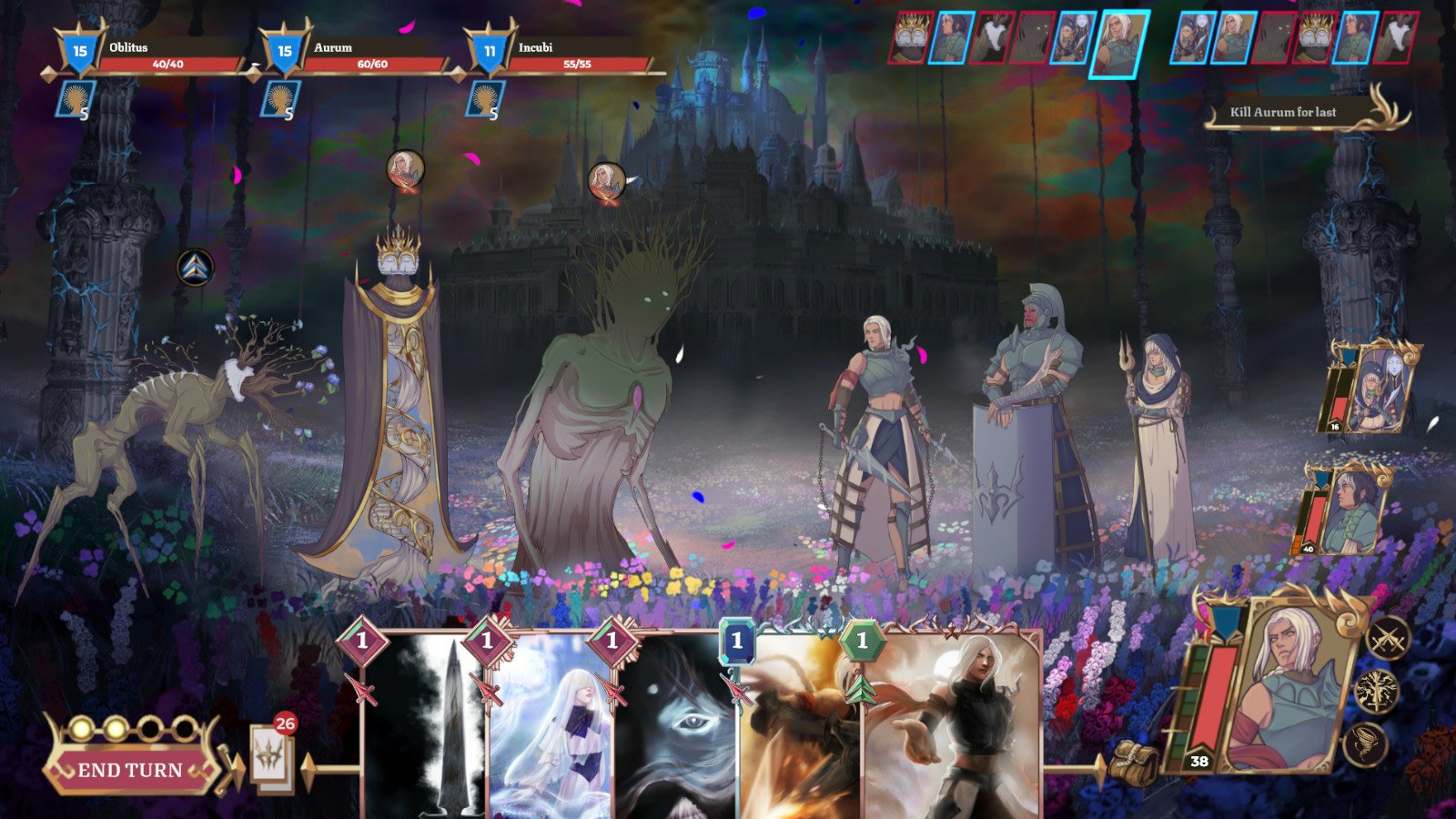The width and height of the screenshot is (1456, 819).
Task: Click the card-count icon under Incubi's health bar
Action: tap(485, 100)
